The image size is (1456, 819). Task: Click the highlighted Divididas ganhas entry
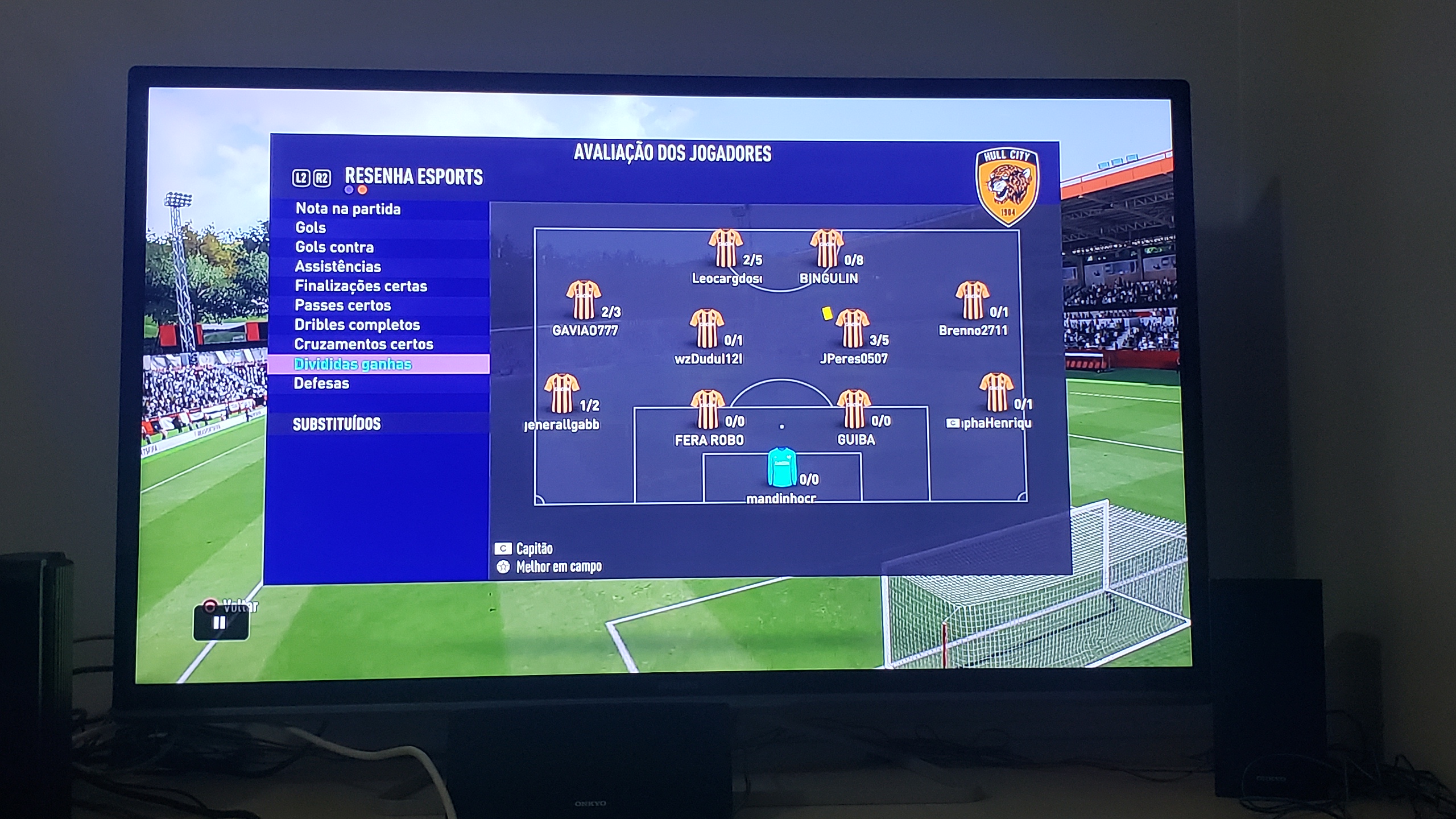coord(353,364)
